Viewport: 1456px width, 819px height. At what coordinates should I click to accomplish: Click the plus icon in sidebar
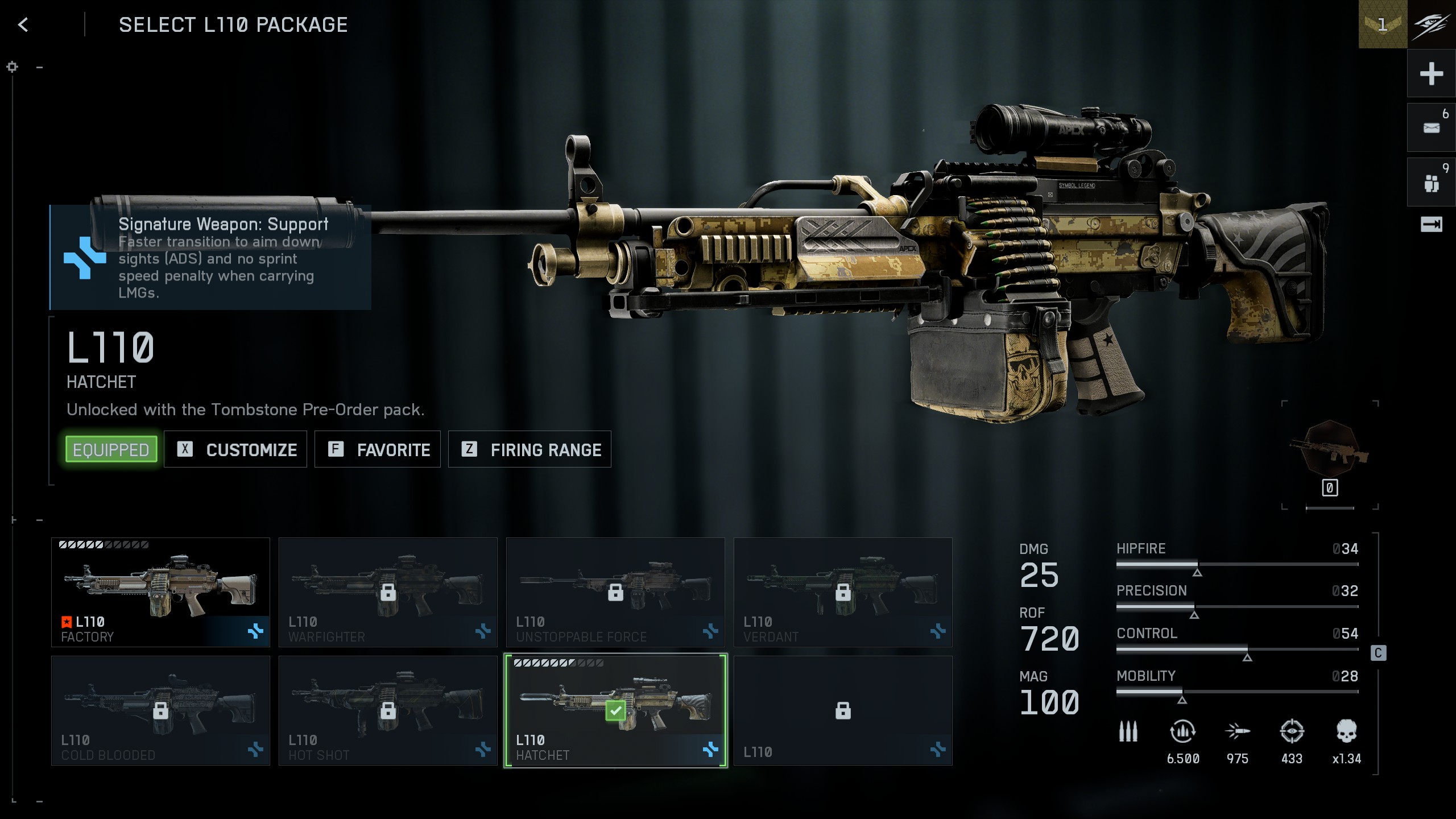[x=1431, y=73]
